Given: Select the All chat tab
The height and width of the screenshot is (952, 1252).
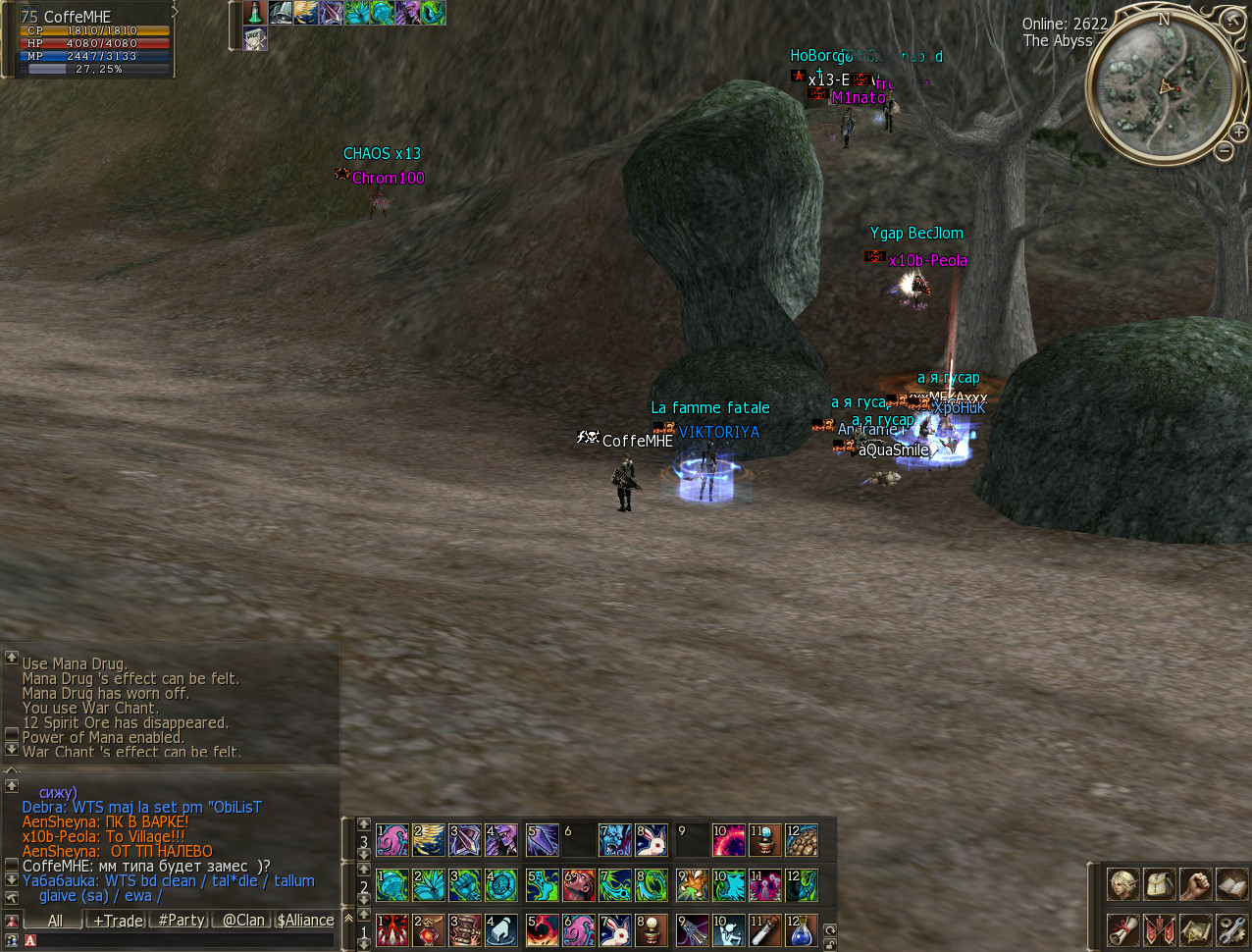Looking at the screenshot, I should (x=55, y=921).
